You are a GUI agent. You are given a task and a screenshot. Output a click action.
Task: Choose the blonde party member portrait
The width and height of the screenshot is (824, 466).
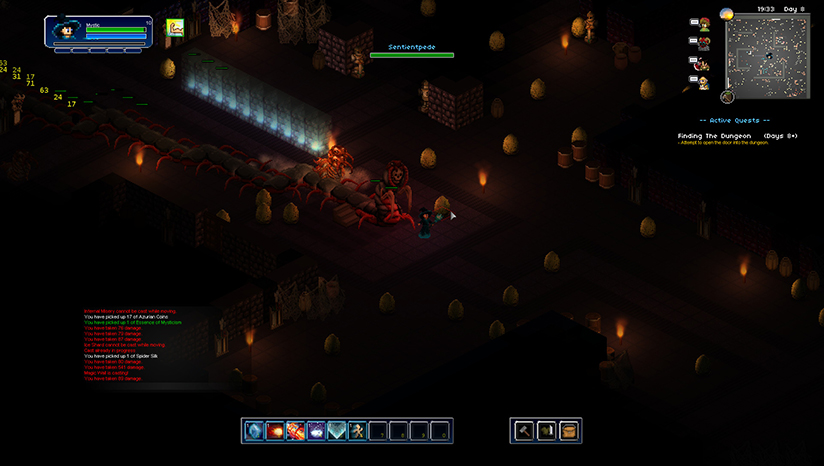point(705,82)
